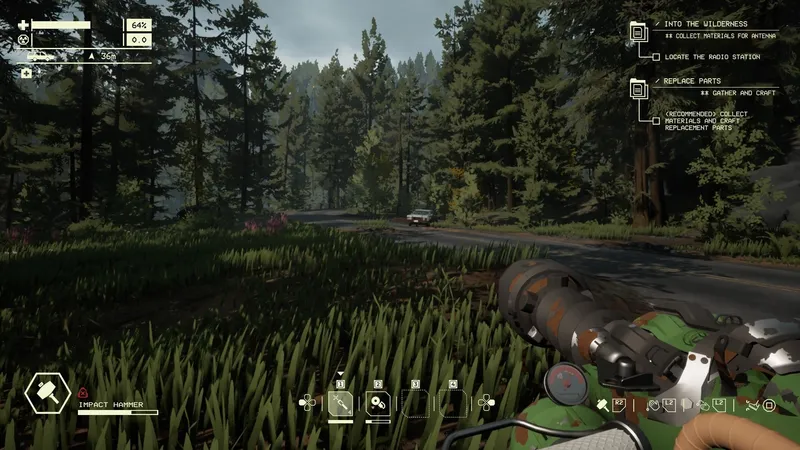Select the first hotbar slot with the tool

click(342, 403)
